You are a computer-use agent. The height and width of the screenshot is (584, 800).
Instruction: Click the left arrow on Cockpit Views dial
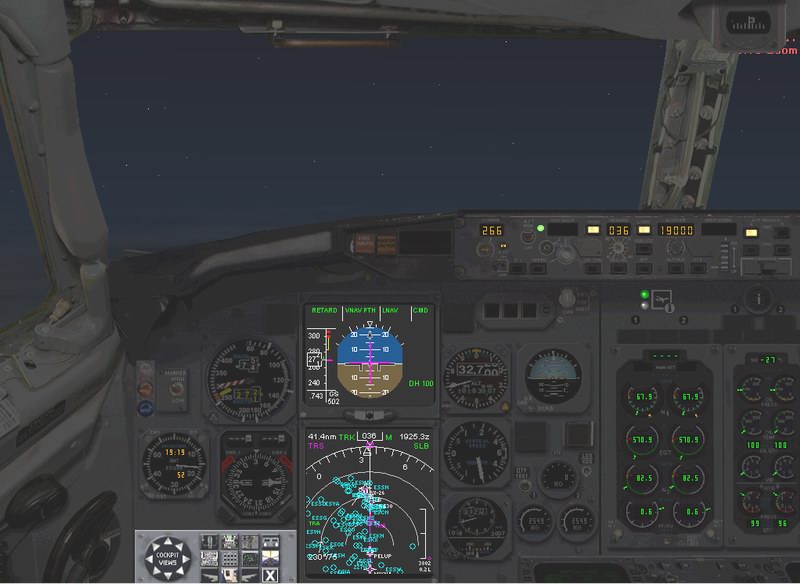pos(149,557)
